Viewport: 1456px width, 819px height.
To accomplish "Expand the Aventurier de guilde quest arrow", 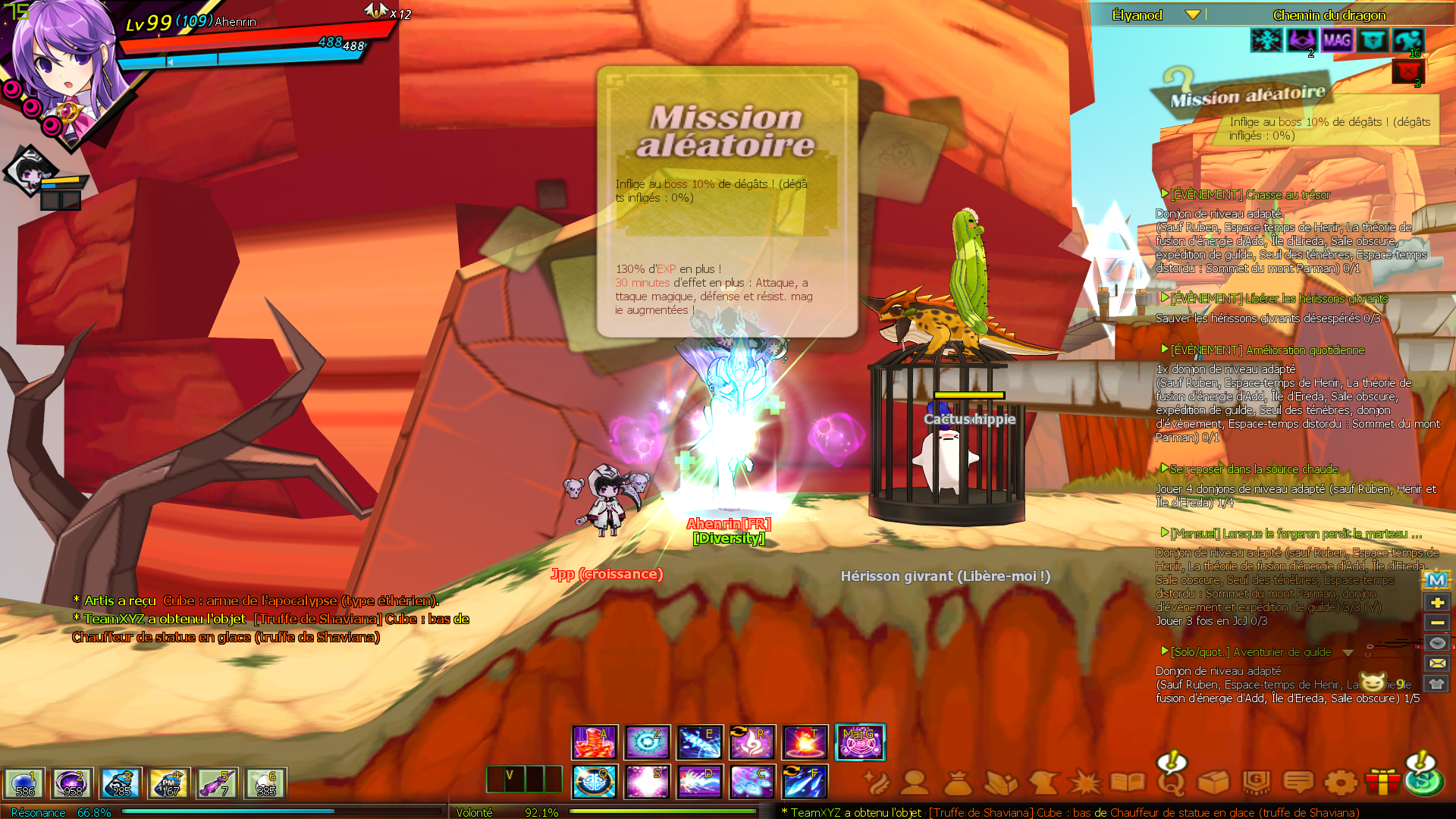I will pyautogui.click(x=1348, y=652).
